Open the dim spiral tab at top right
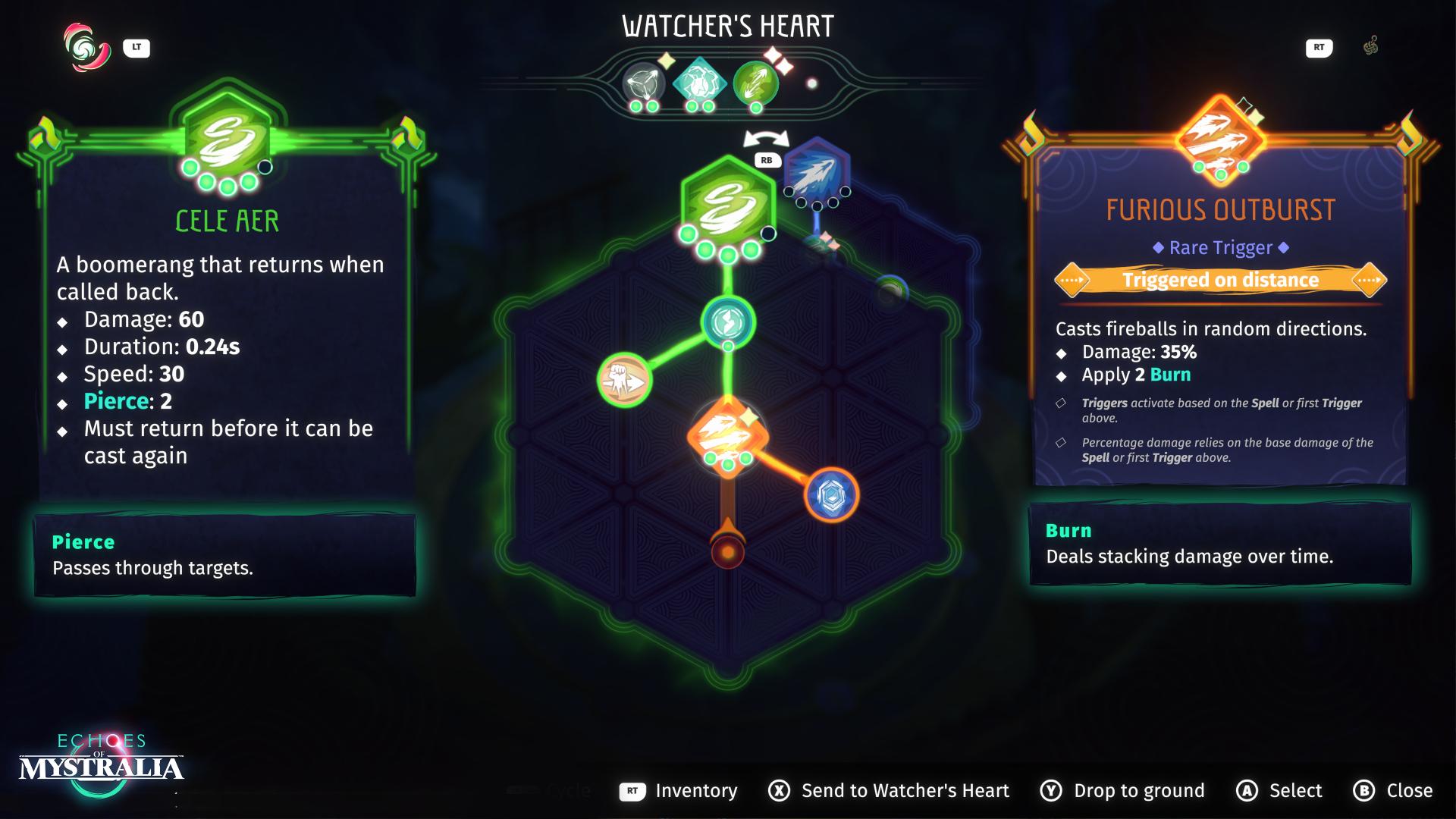This screenshot has width=1456, height=819. tap(1370, 47)
